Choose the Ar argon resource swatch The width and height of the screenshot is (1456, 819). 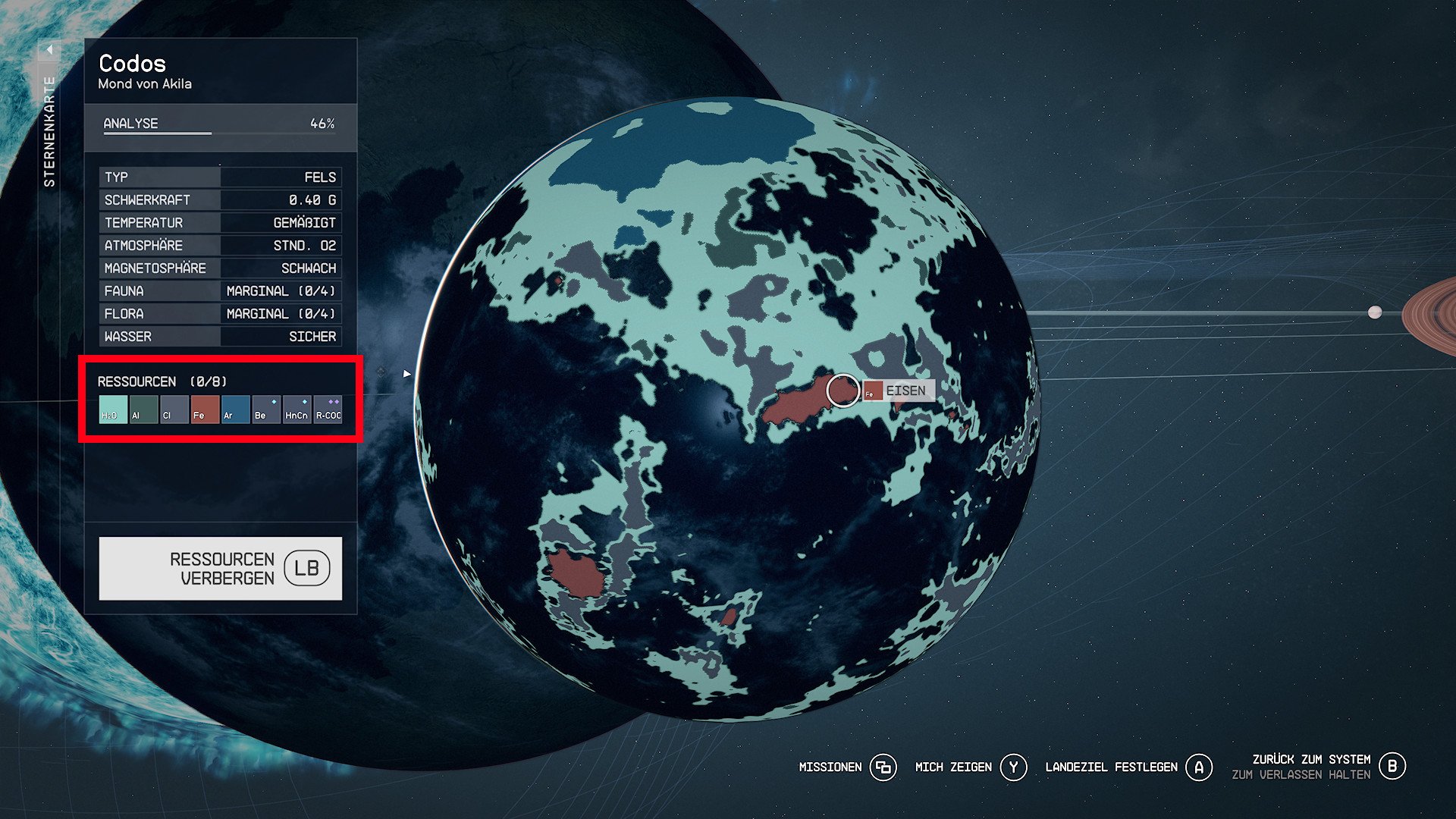pos(236,409)
